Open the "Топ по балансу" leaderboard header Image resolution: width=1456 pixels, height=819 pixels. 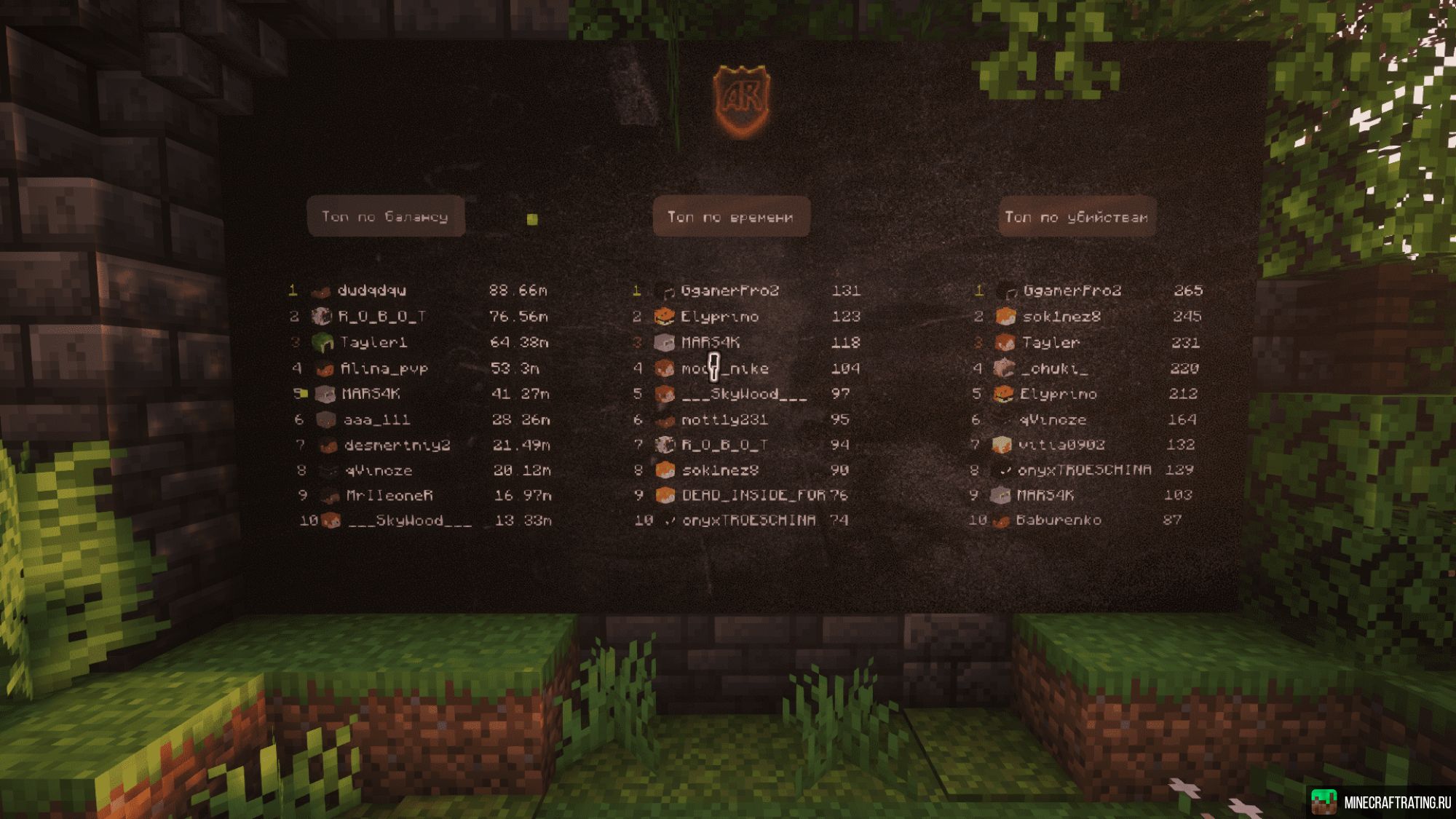point(385,216)
